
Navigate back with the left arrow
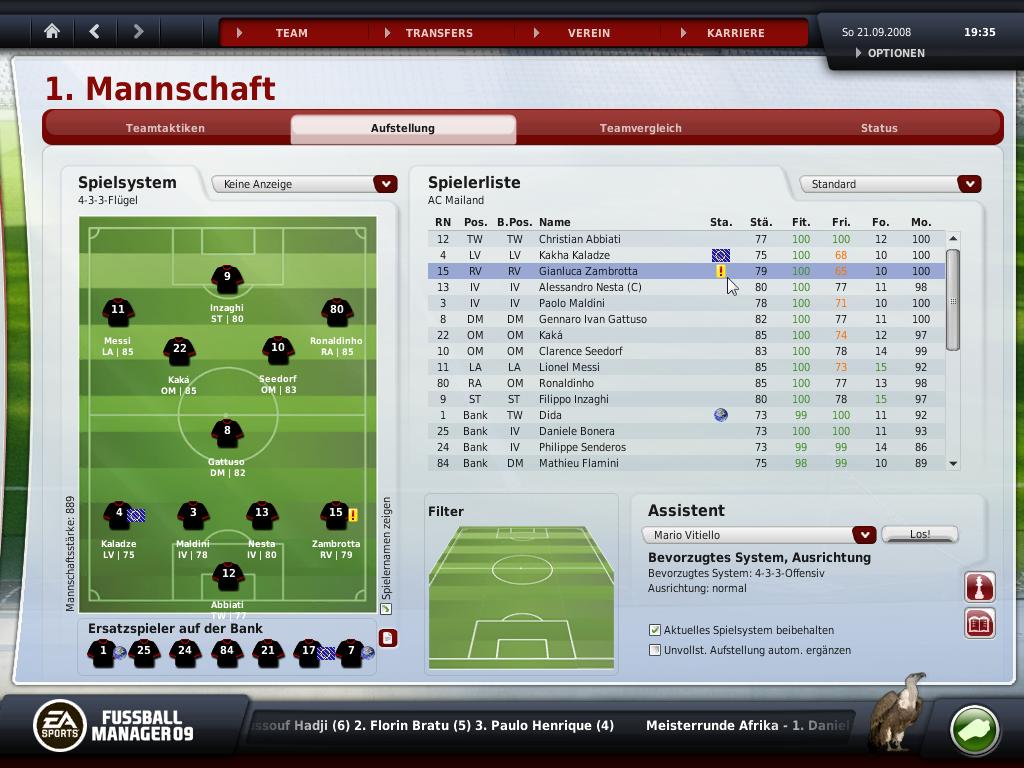[95, 32]
